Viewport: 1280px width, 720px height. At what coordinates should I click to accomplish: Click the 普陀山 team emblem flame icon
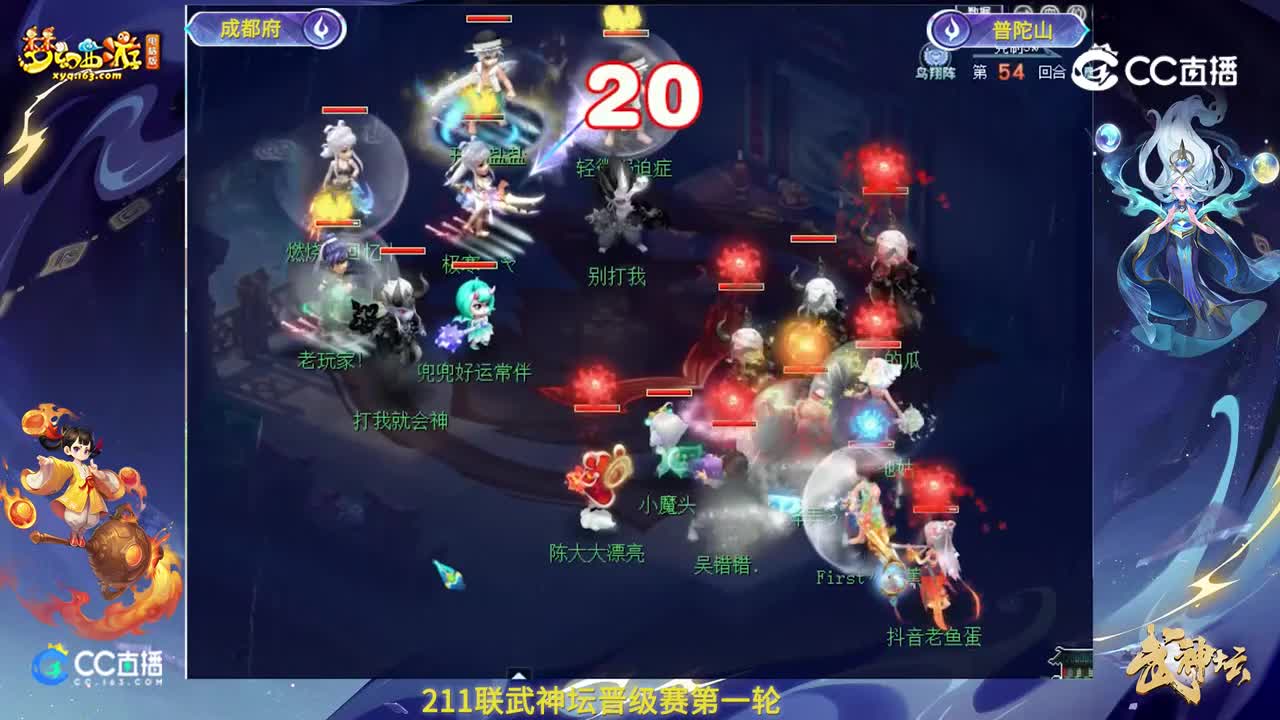[950, 28]
